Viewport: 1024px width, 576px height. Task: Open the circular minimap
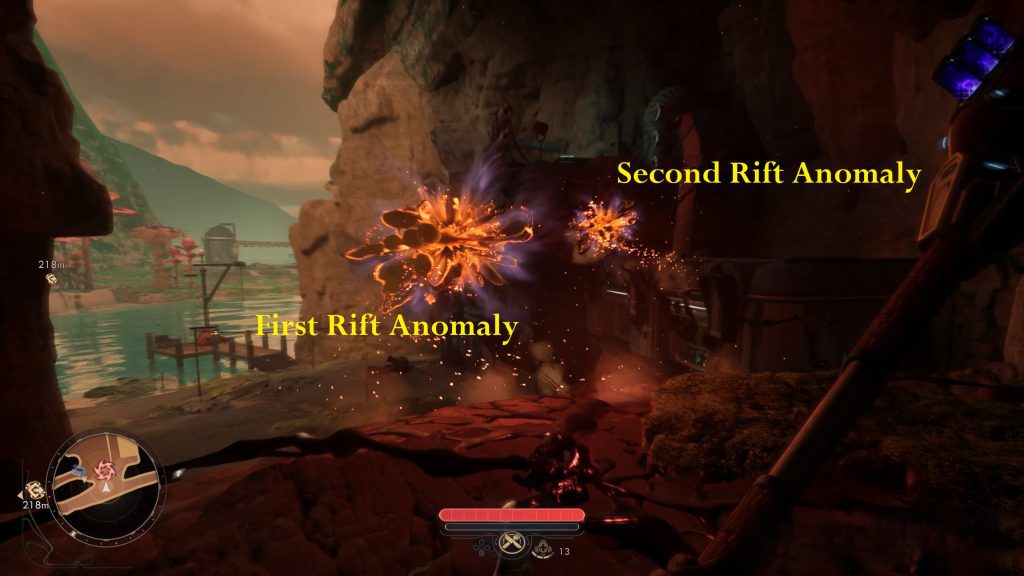point(106,479)
